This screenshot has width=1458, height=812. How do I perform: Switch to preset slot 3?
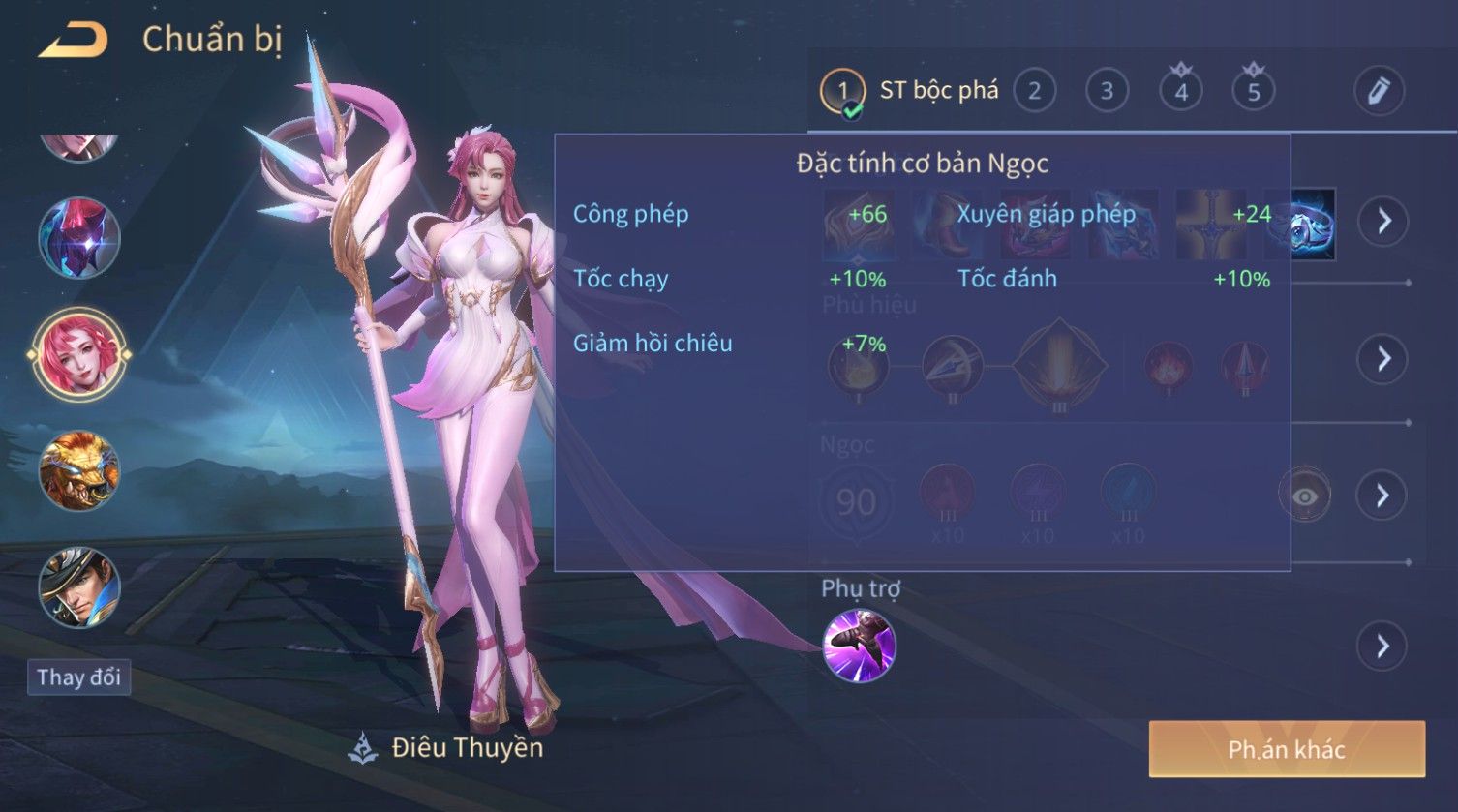1107,91
